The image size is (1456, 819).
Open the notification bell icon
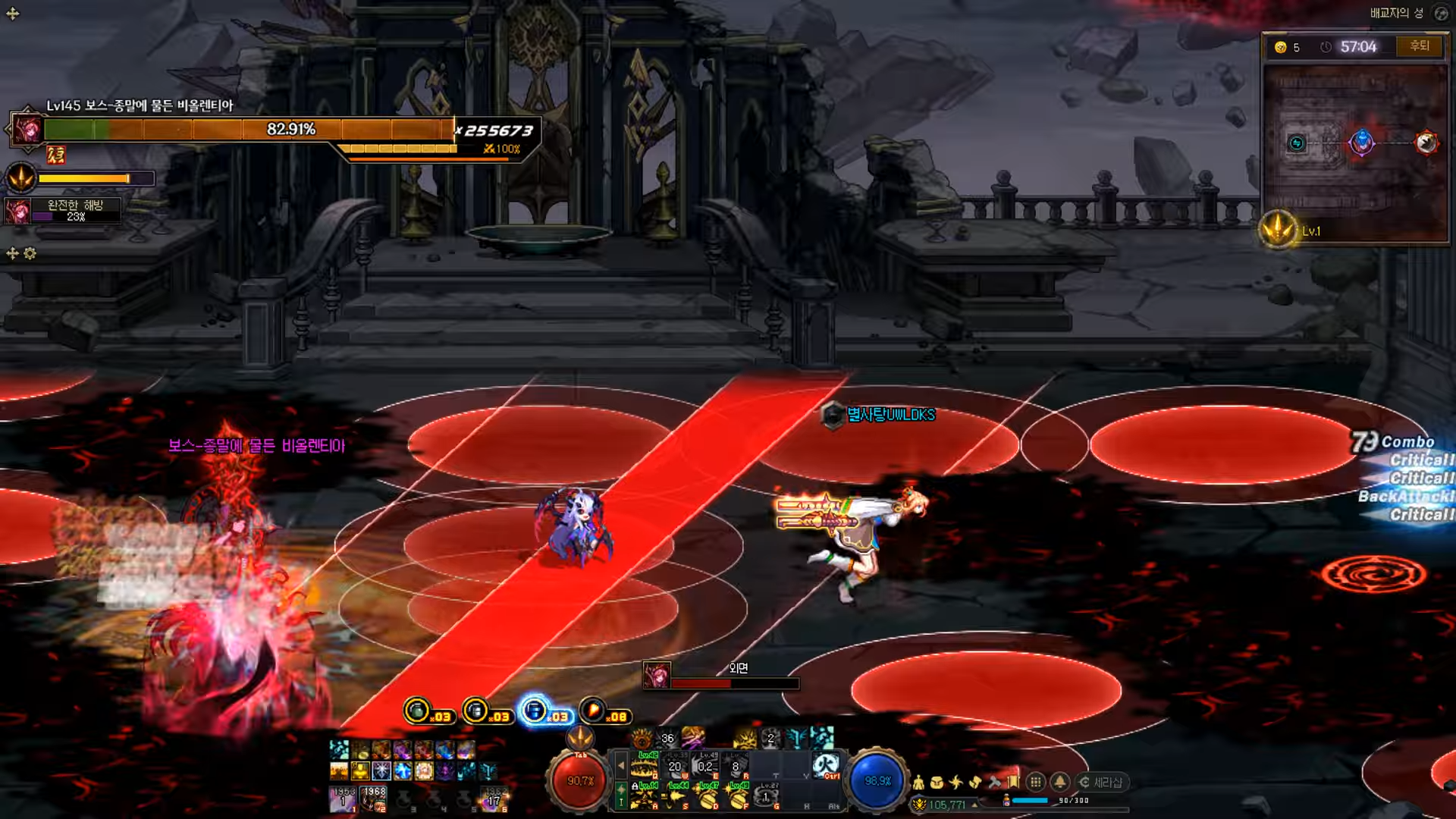(x=1060, y=782)
